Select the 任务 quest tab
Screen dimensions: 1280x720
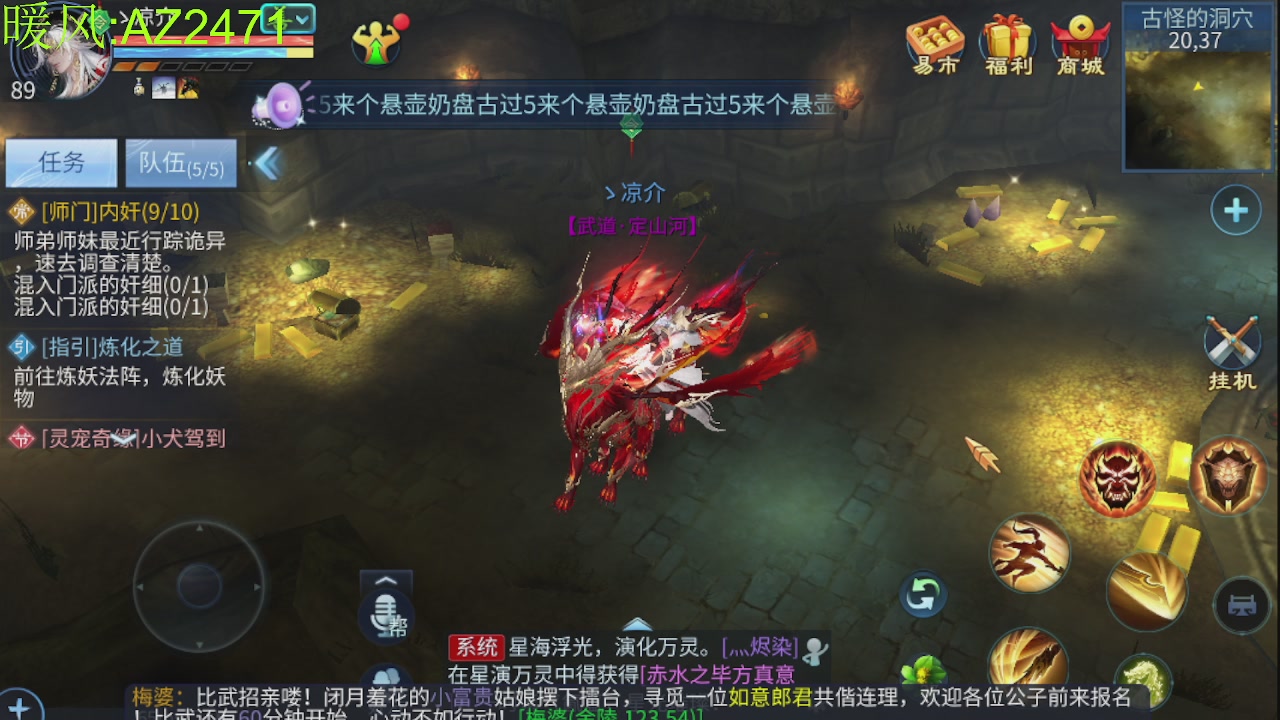pos(60,162)
